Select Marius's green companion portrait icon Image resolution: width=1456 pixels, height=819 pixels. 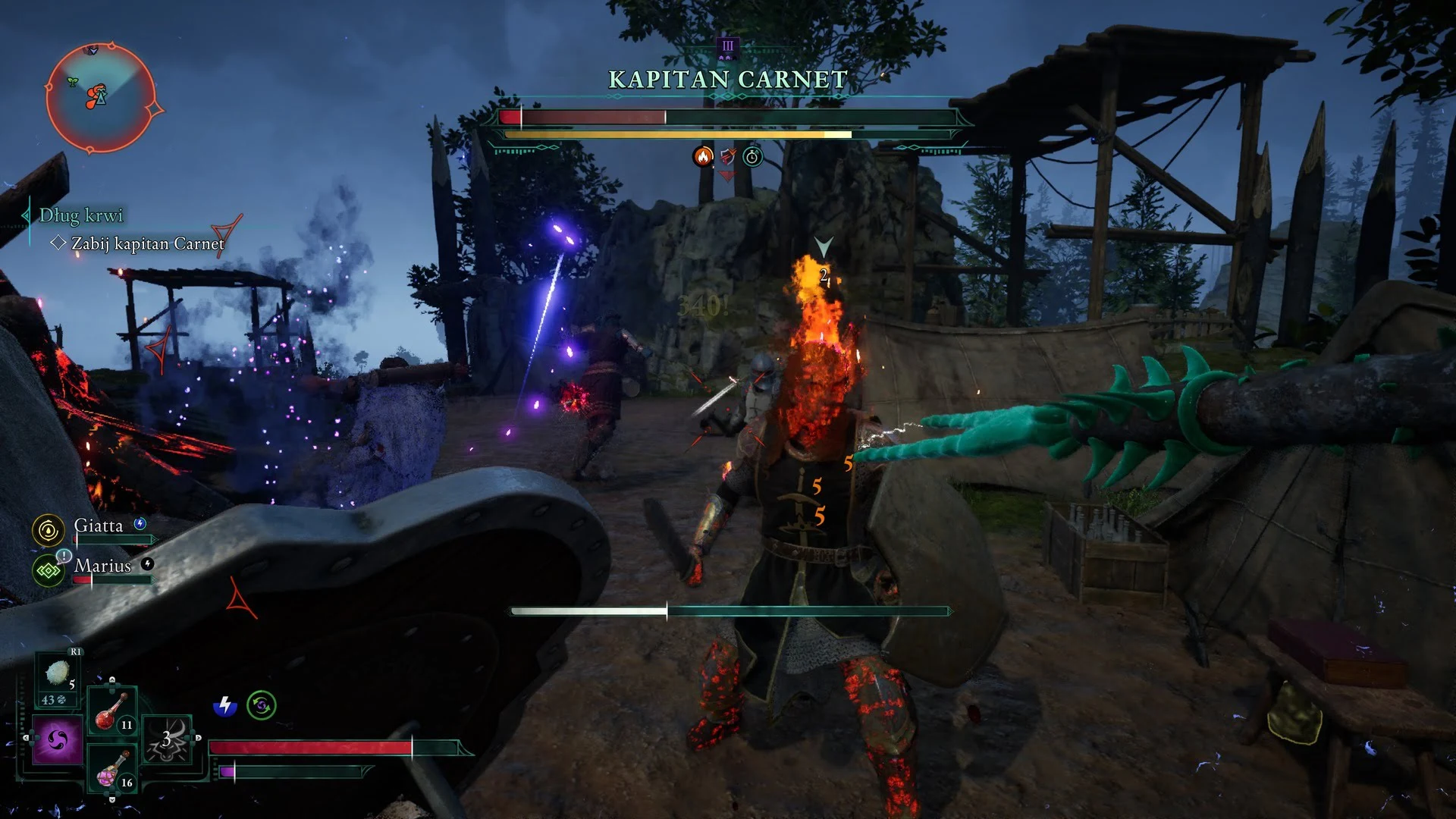49,570
